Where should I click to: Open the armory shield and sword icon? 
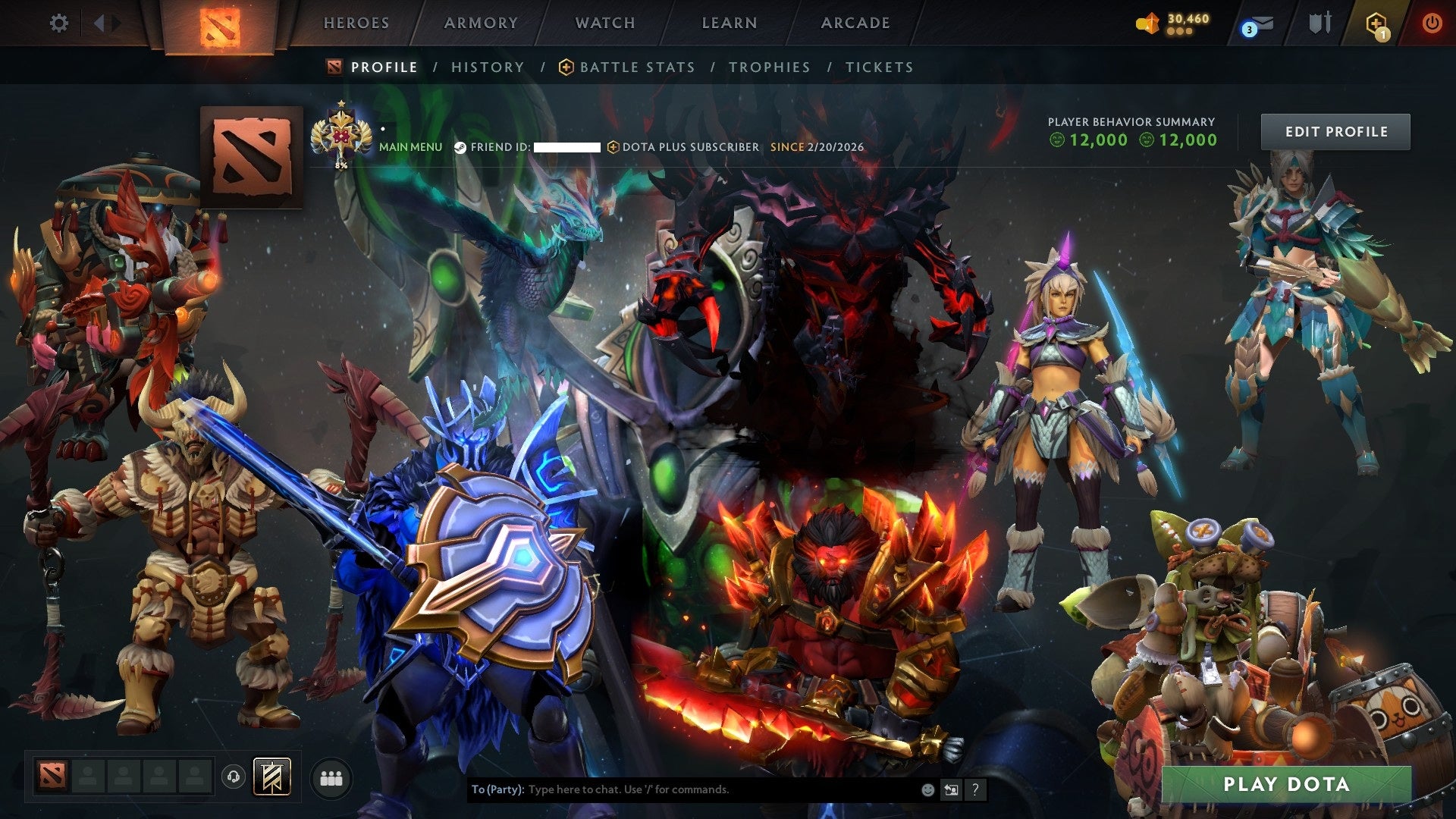[1320, 23]
